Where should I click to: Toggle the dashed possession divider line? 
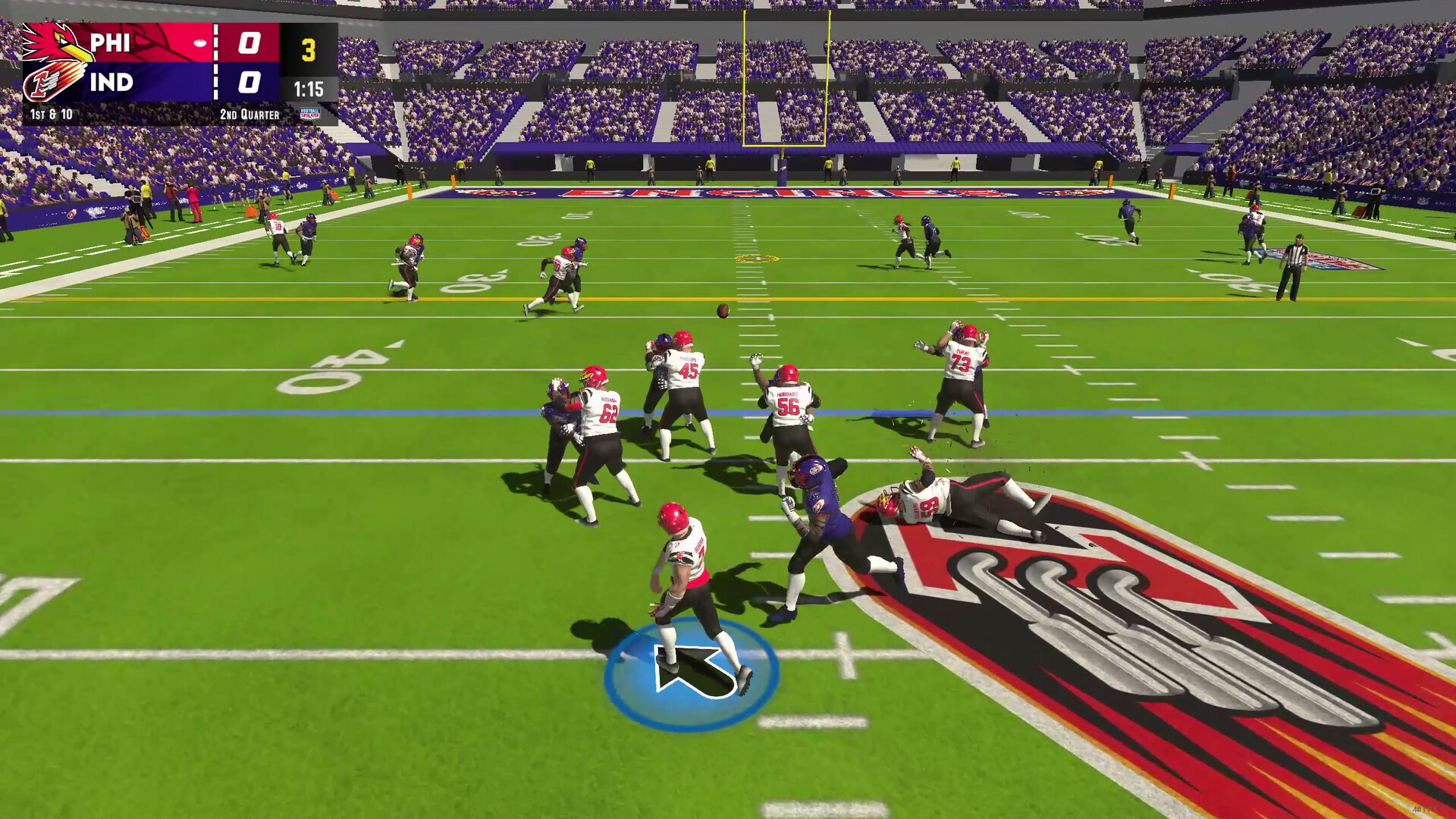point(216,61)
